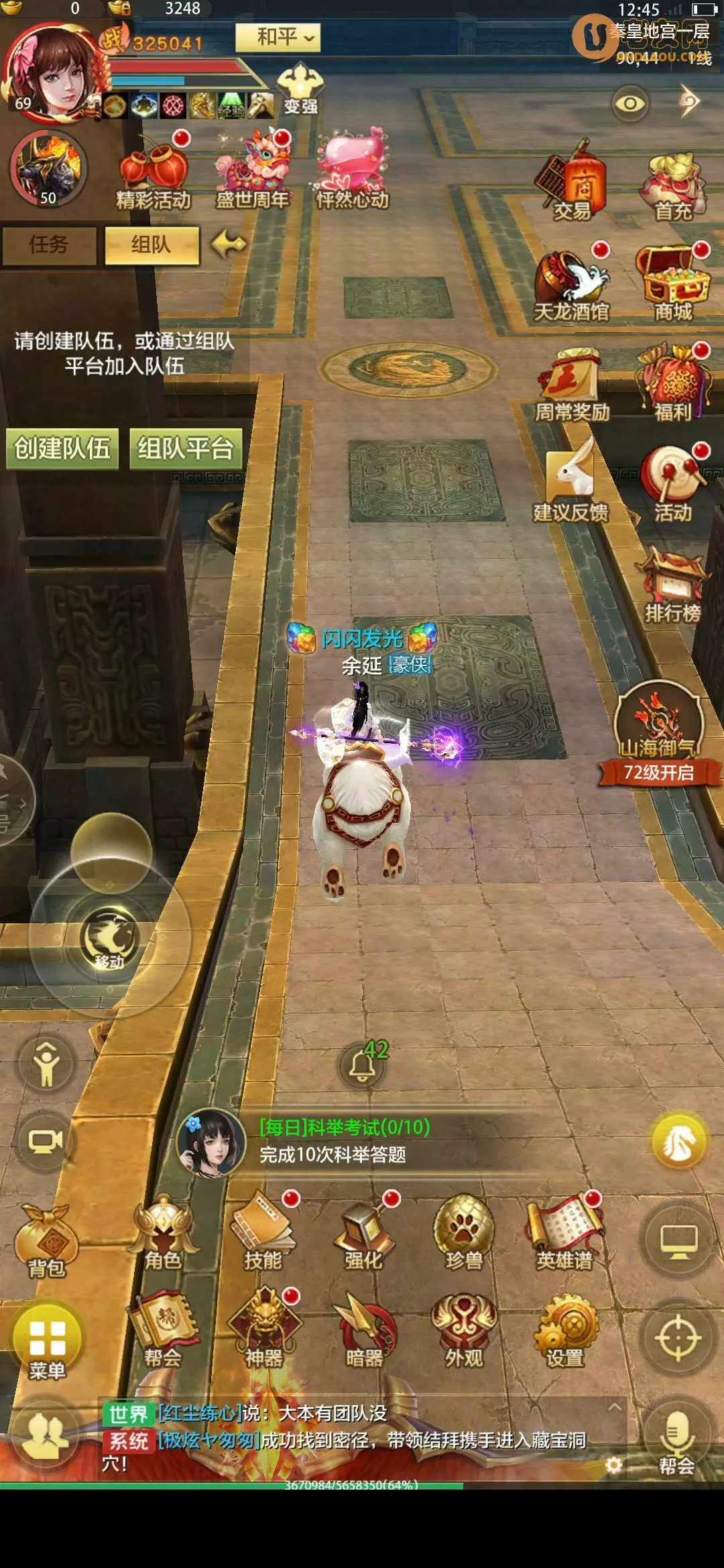Screen dimensions: 724x1568
Task: Open the 技能 skills book
Action: [263, 1234]
